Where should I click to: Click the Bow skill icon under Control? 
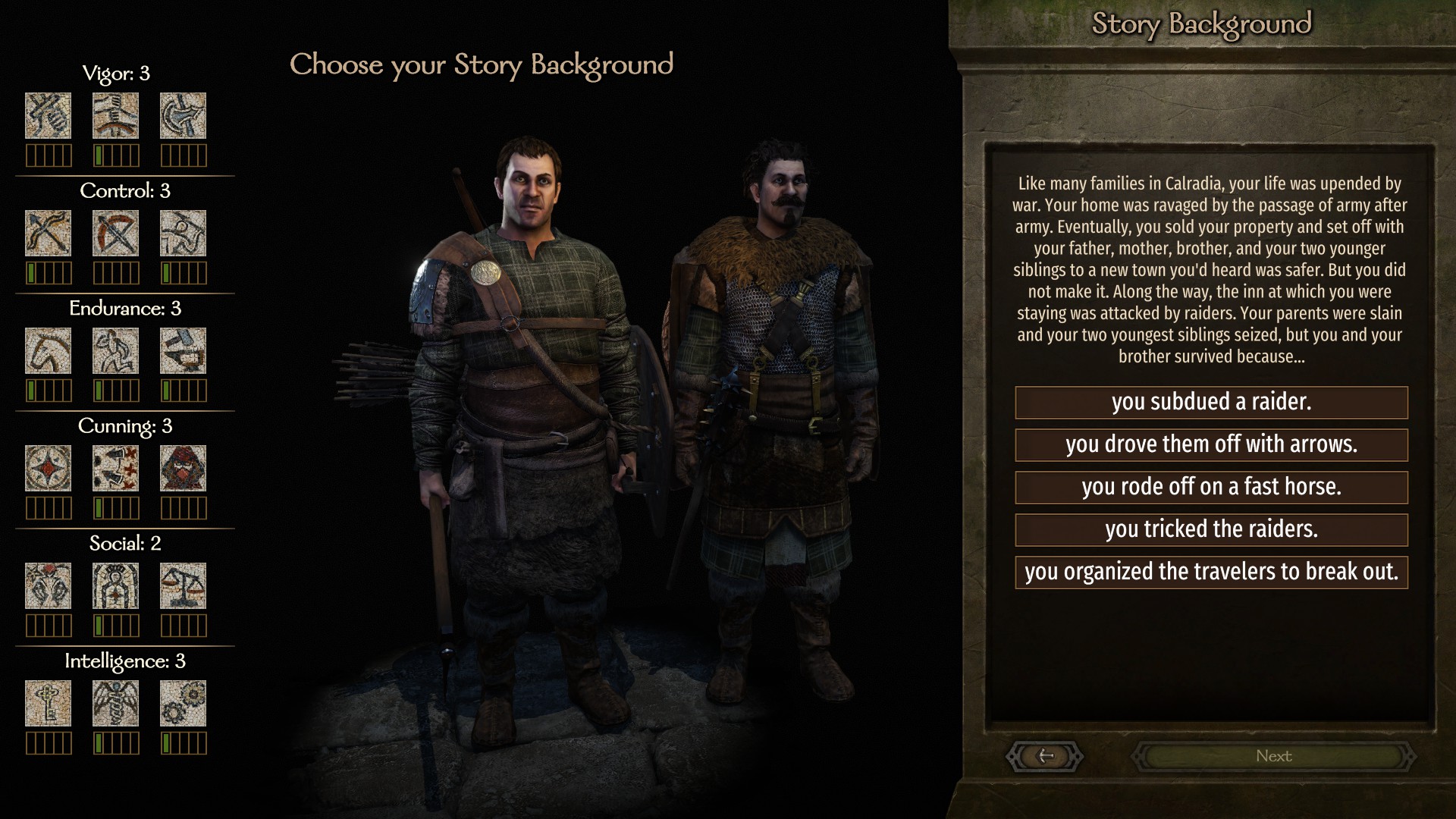coord(48,233)
